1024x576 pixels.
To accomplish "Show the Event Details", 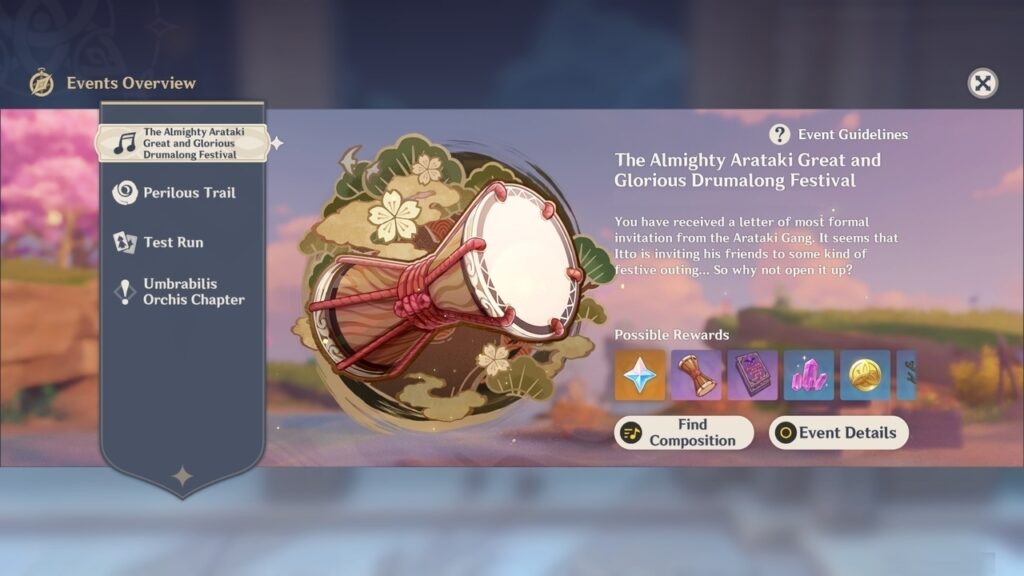I will 839,433.
